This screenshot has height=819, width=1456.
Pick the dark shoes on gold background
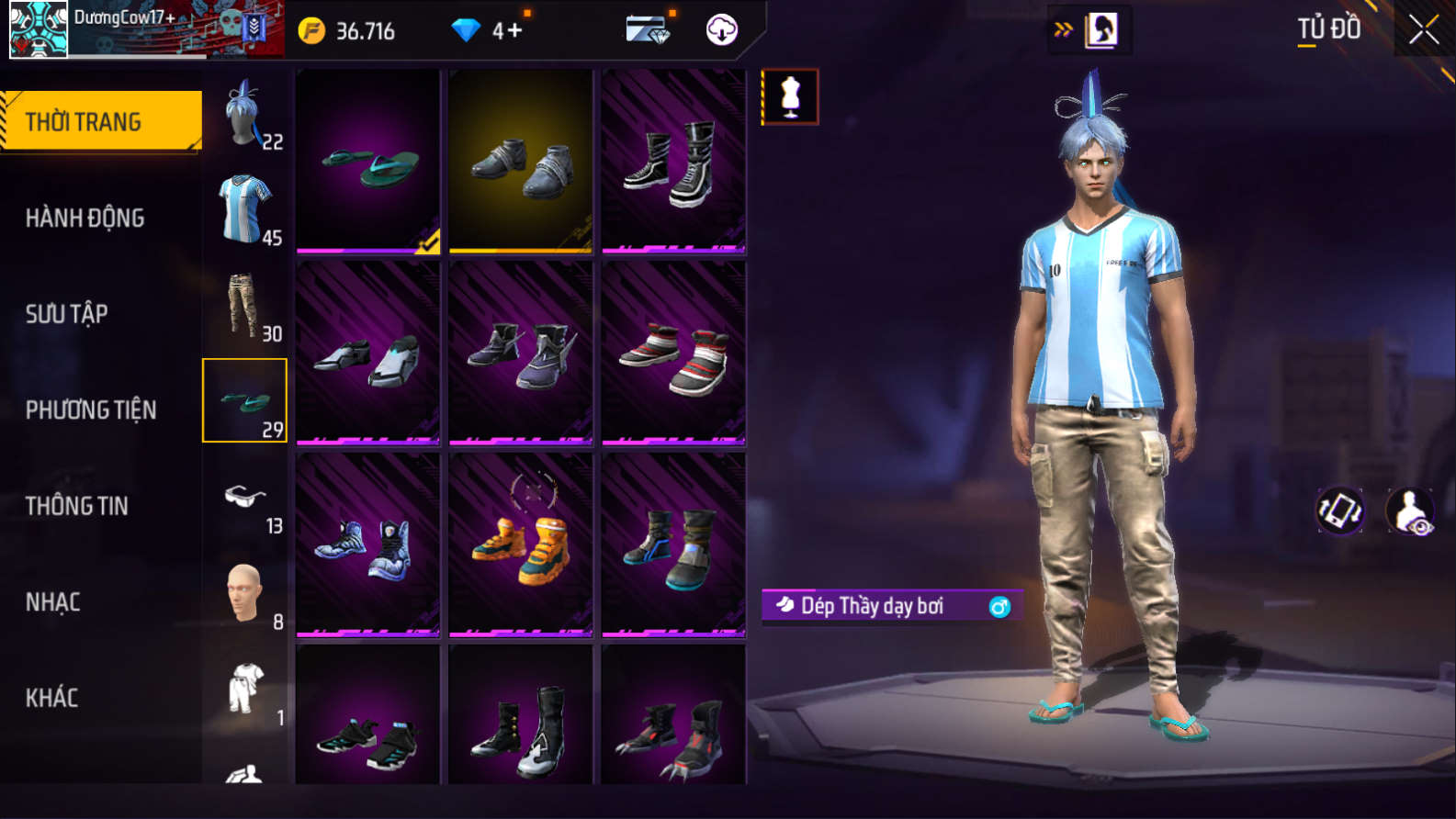(521, 161)
